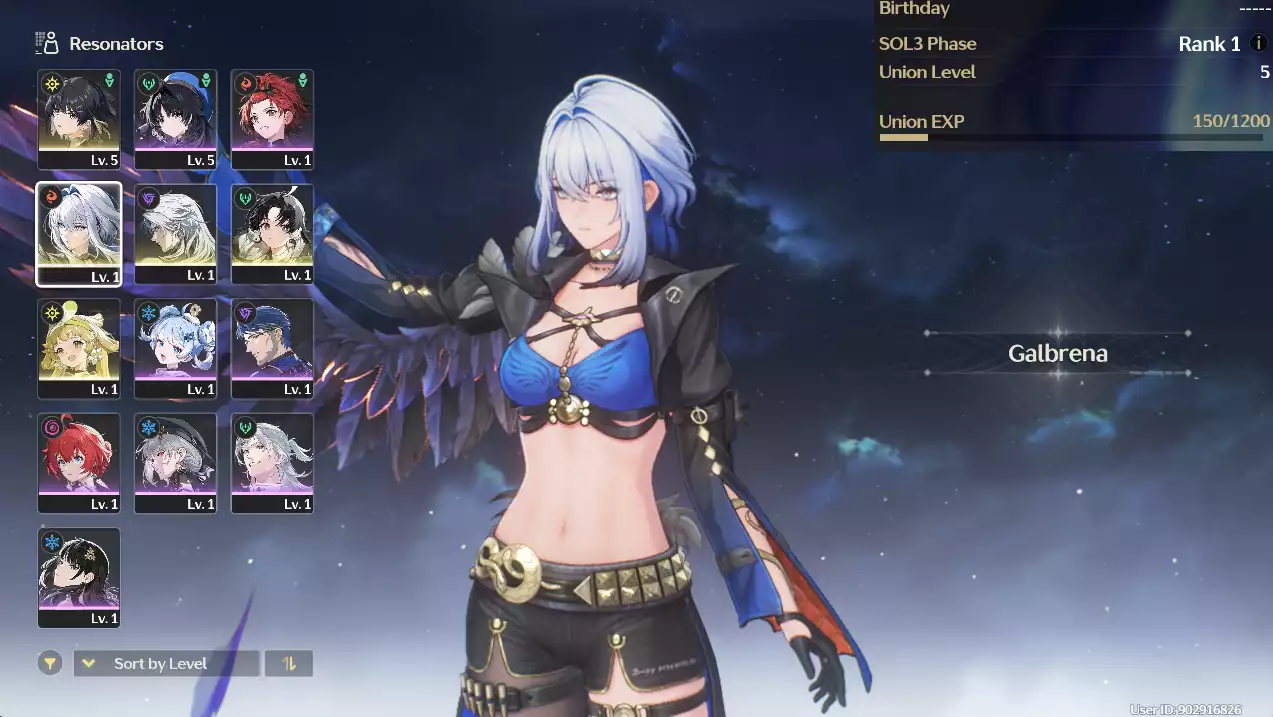Show SOL3 Phase rank info

(1259, 44)
